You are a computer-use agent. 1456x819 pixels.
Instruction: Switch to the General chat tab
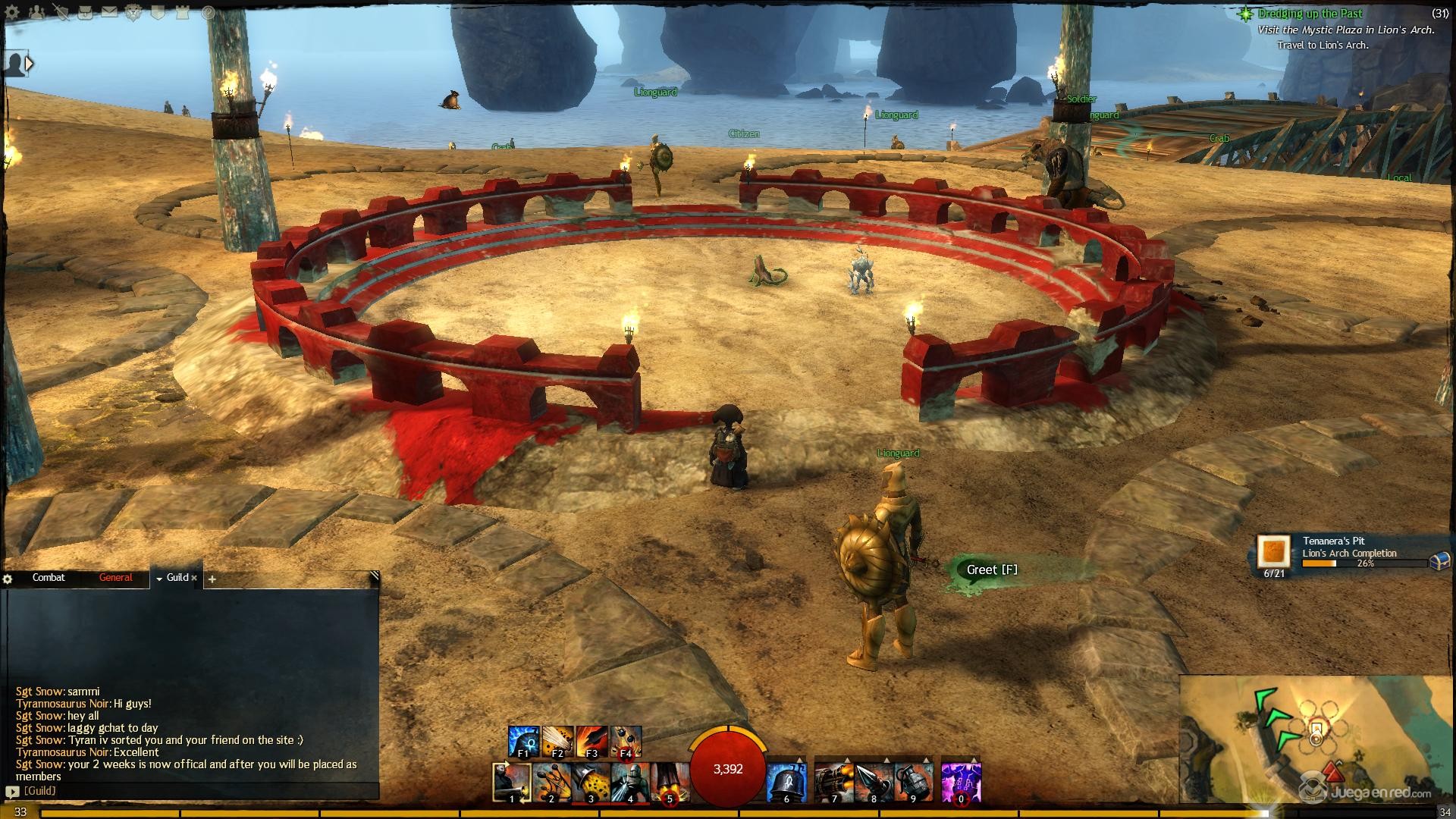coord(115,578)
